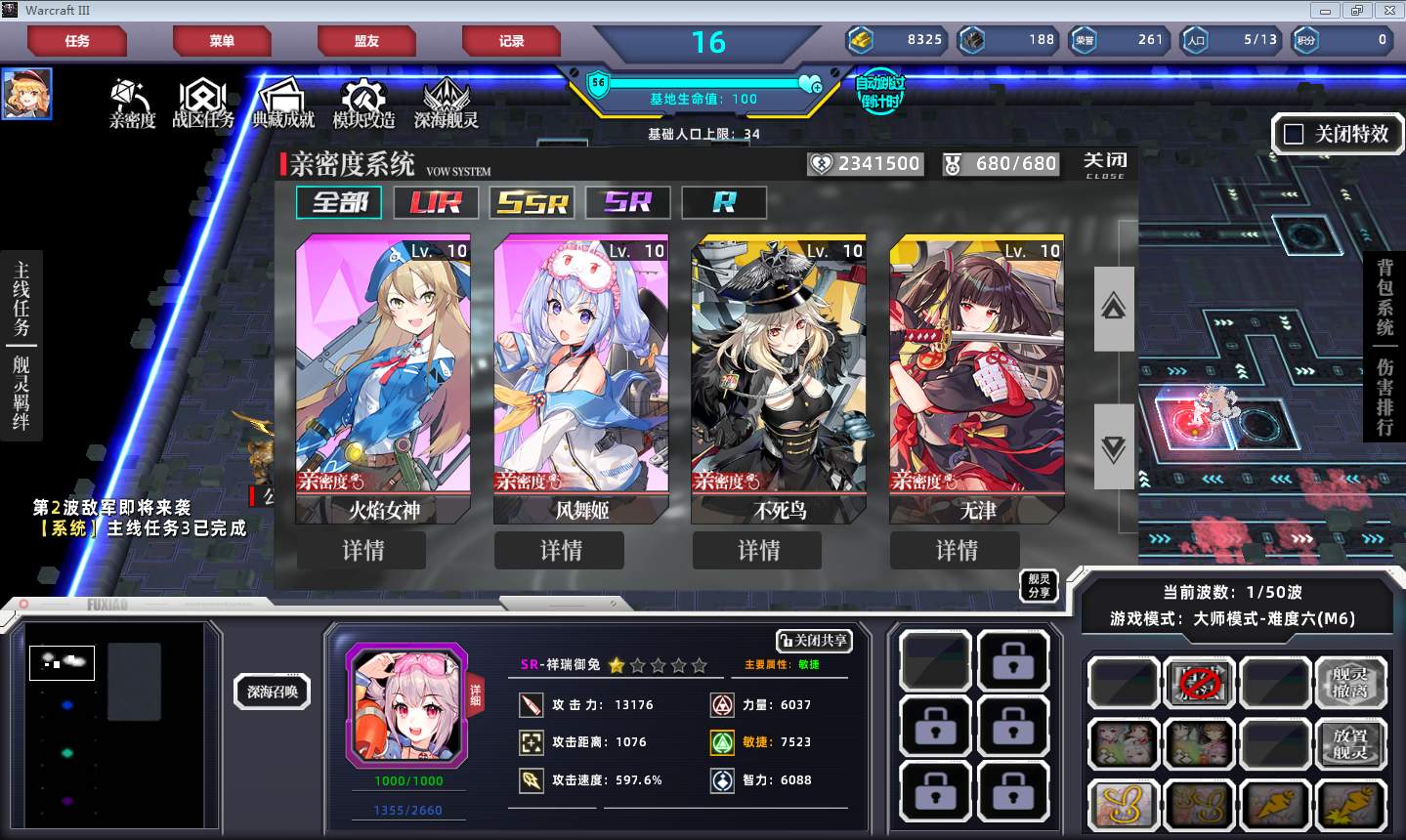The height and width of the screenshot is (840, 1406).
Task: Minimize the Warcraft III window
Action: tap(1326, 11)
